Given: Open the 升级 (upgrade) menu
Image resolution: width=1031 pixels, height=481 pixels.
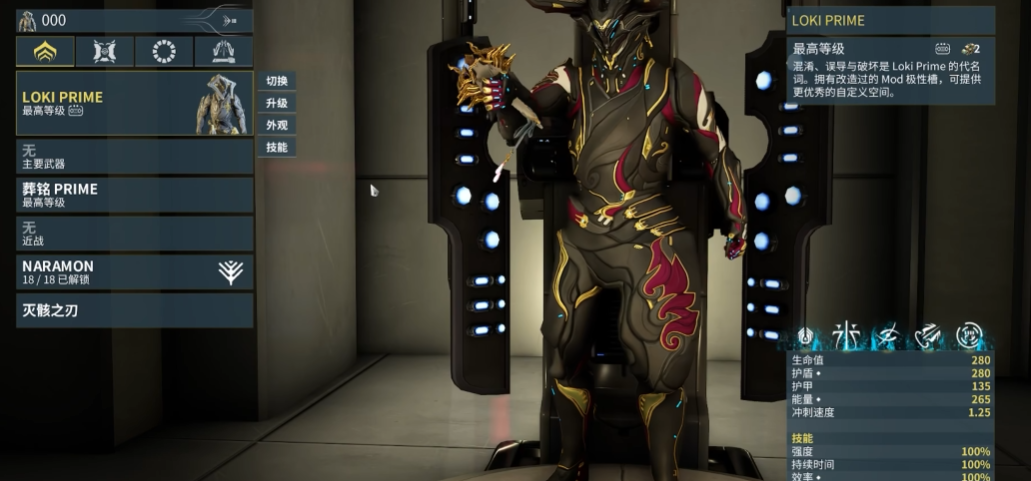Looking at the screenshot, I should coord(277,103).
